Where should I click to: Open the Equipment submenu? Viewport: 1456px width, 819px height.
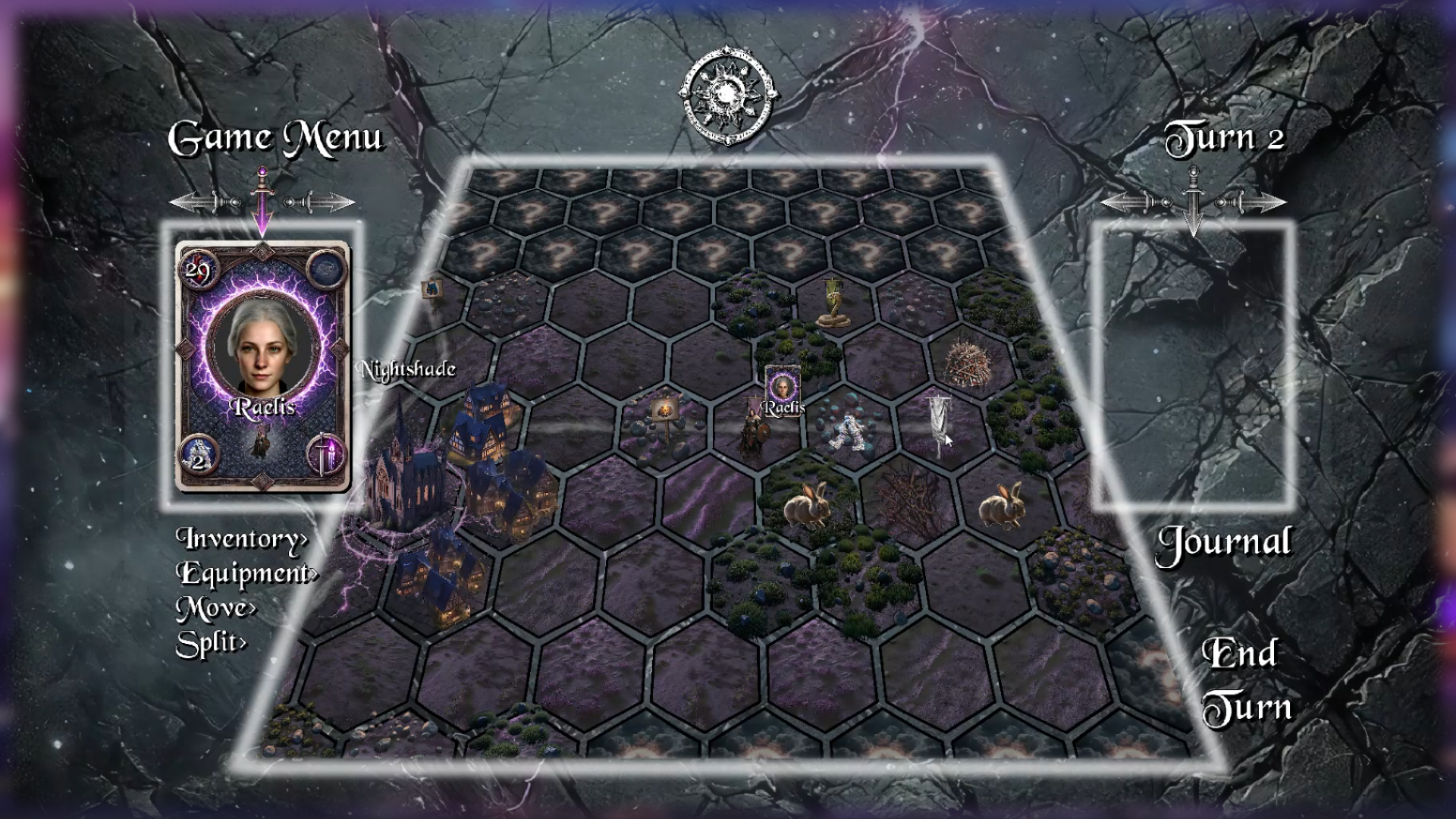click(x=247, y=573)
